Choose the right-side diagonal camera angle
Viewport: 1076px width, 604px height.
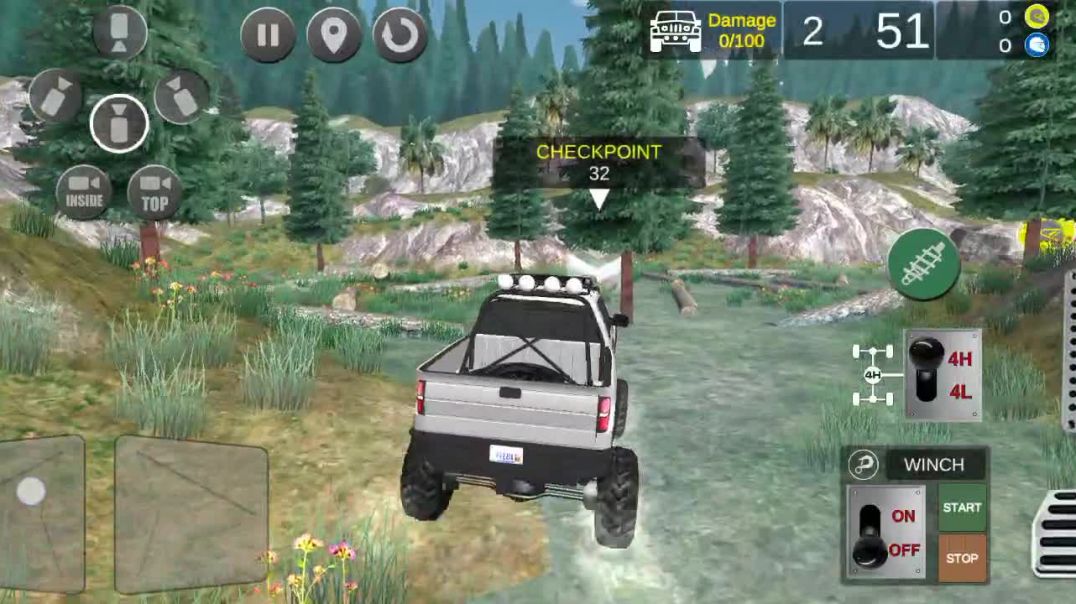coord(182,97)
